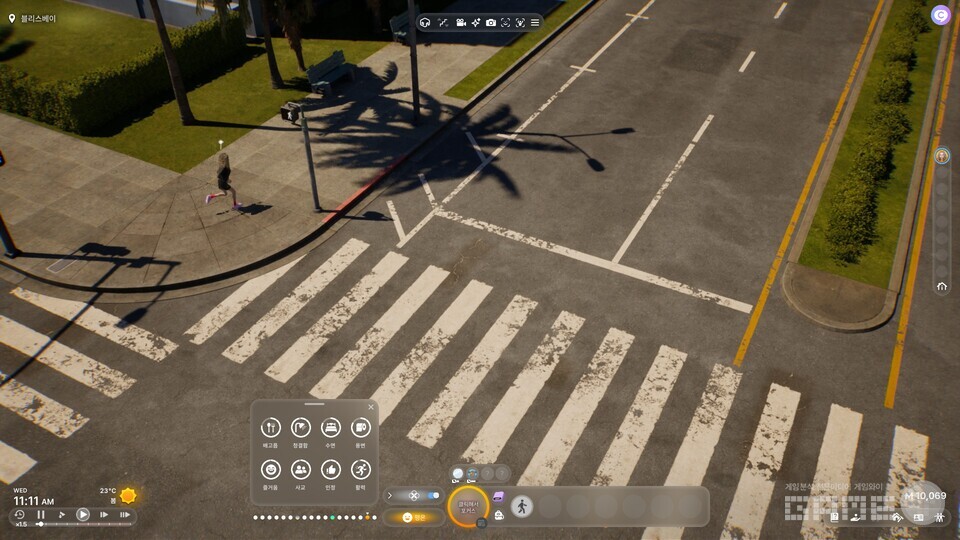Select the energy running-figure need
This screenshot has width=960, height=540.
[360, 469]
